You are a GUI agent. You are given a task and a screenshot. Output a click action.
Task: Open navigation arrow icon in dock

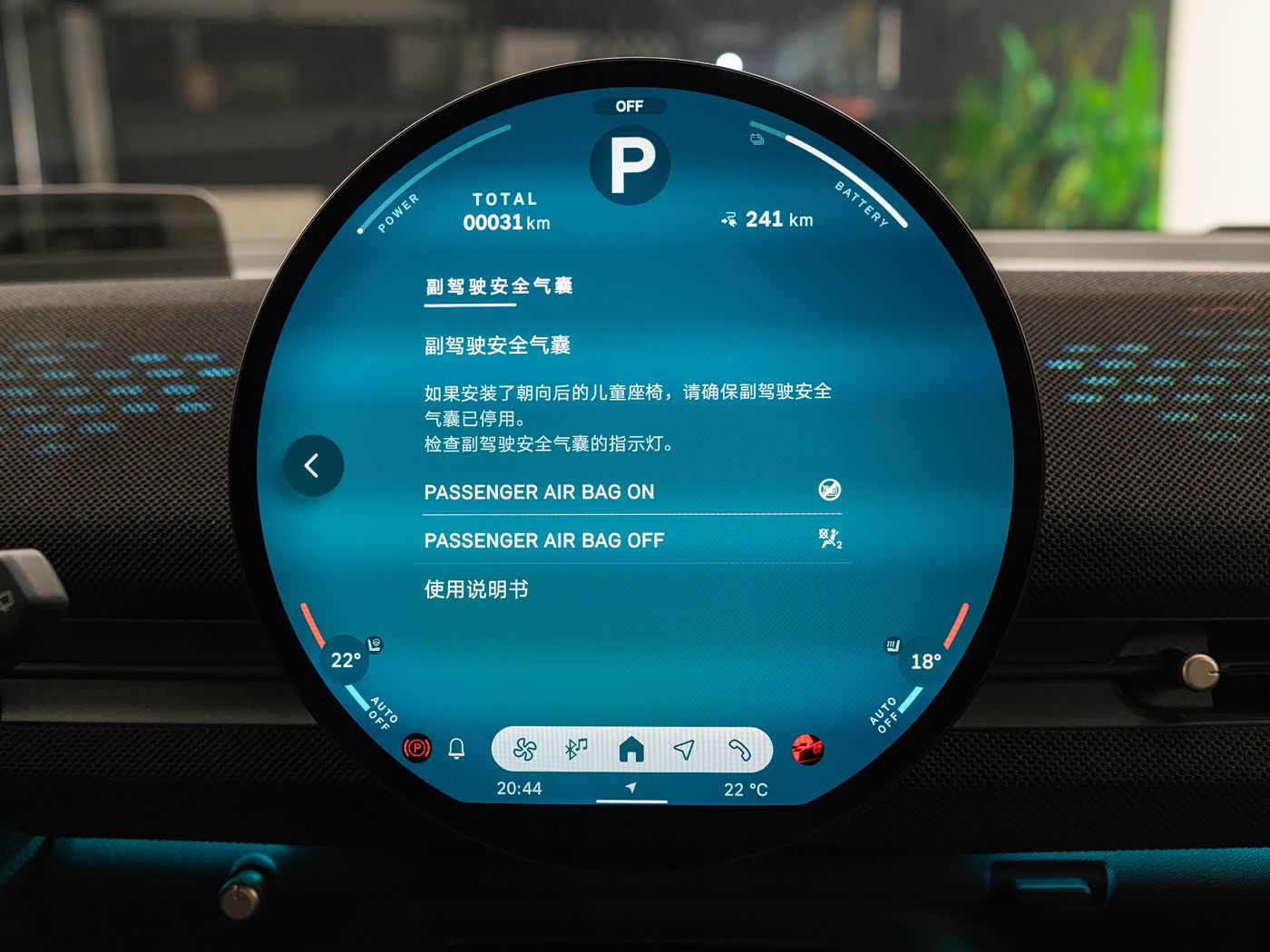click(684, 750)
